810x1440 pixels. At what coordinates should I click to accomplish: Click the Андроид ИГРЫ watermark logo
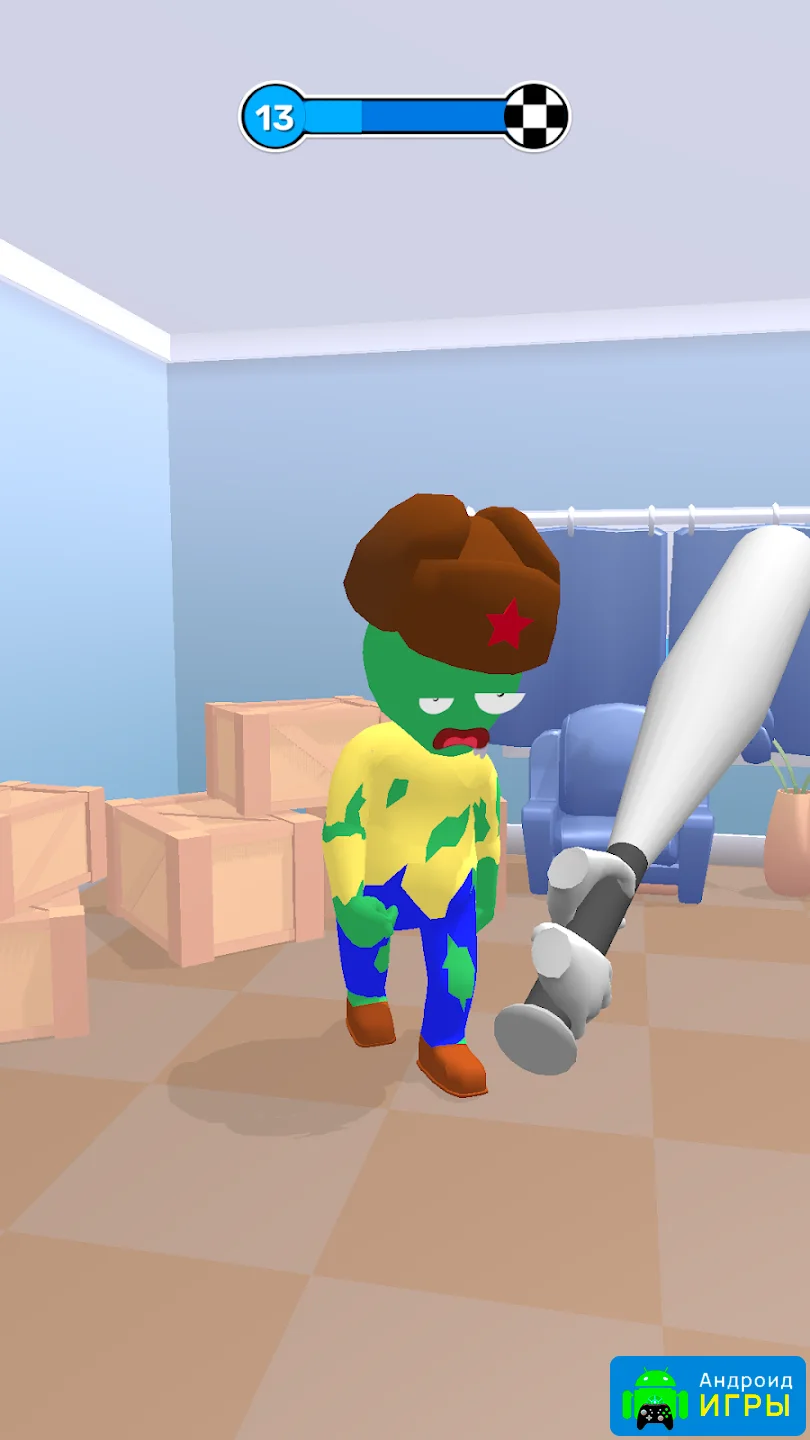tap(707, 1395)
